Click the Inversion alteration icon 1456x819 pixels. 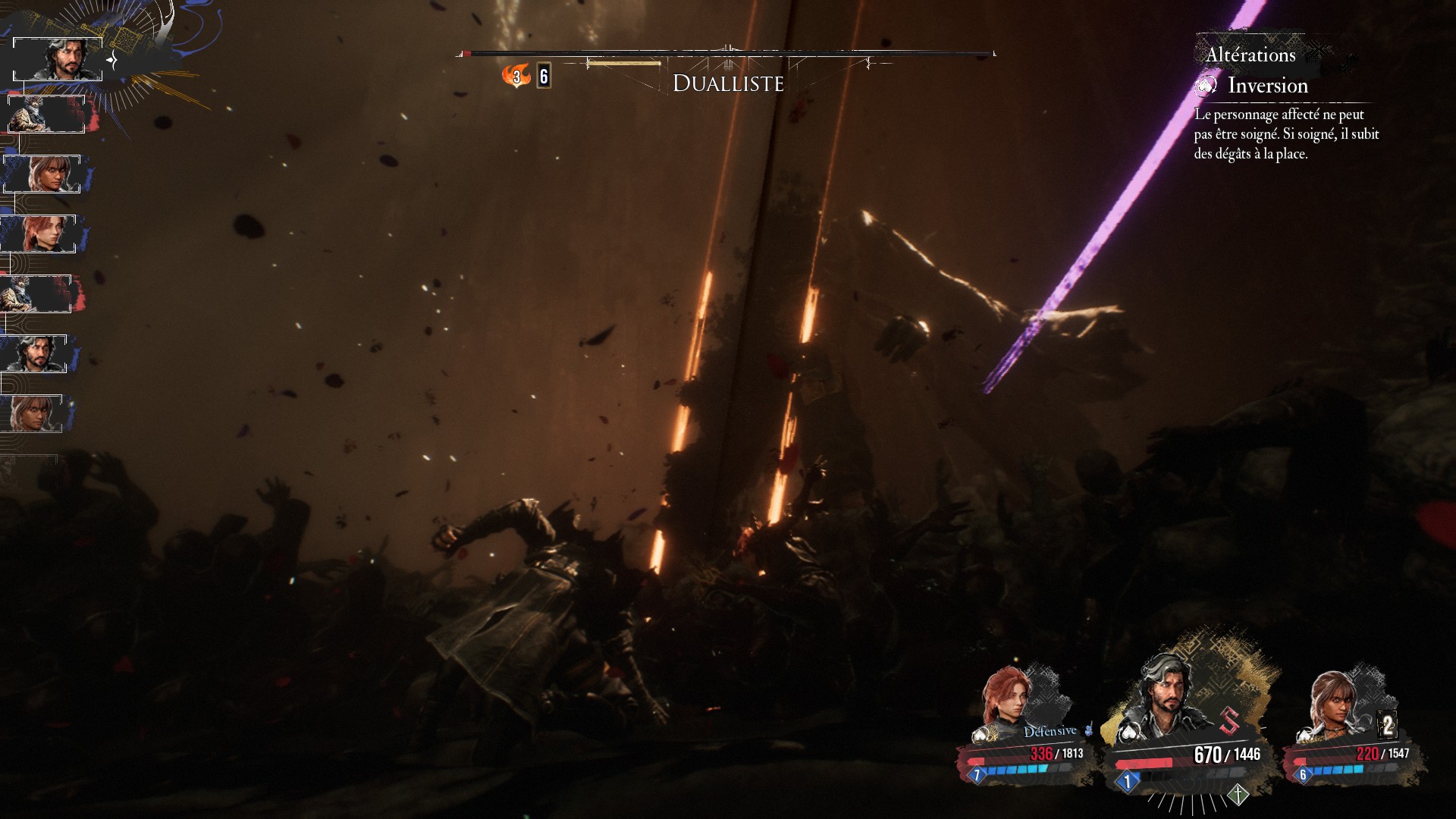click(x=1206, y=86)
